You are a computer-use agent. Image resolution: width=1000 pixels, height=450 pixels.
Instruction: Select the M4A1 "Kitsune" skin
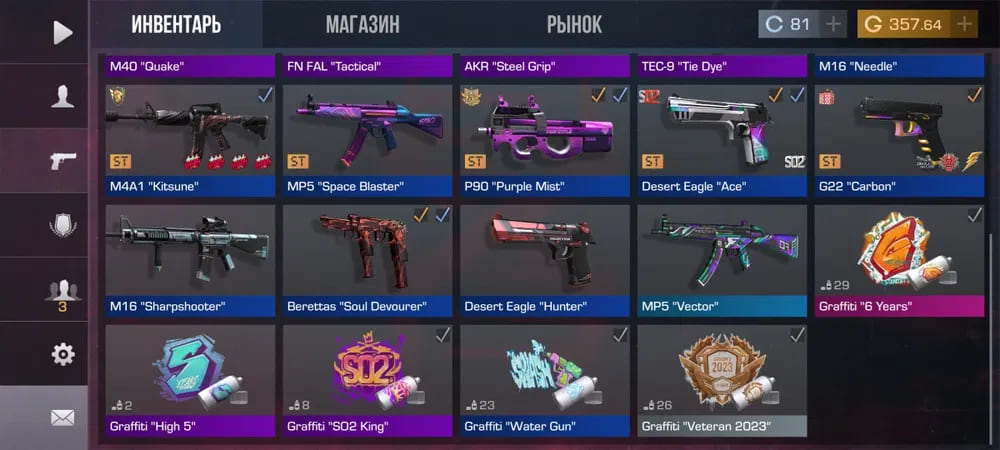(x=189, y=139)
